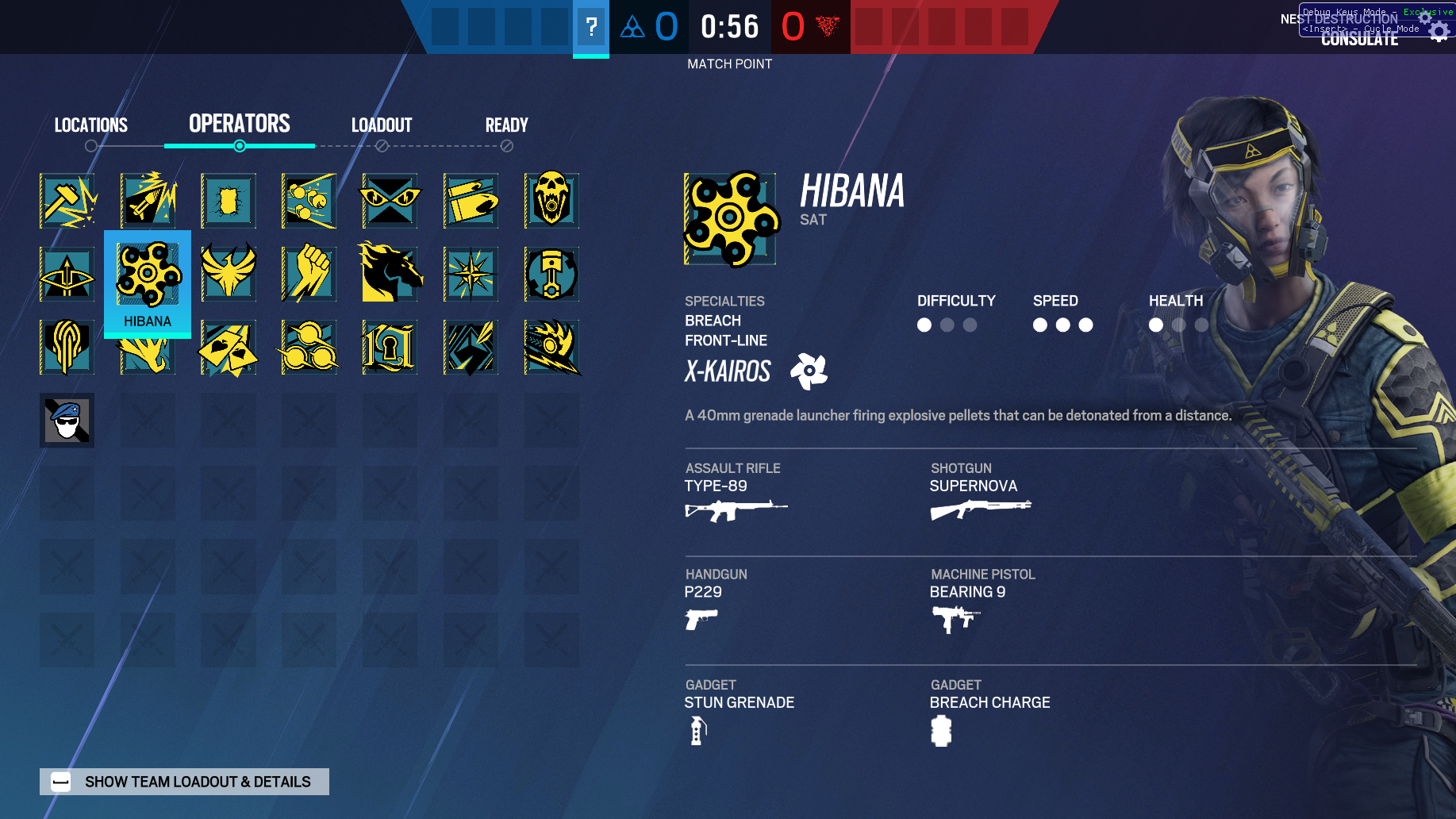Screen dimensions: 1456x819
Task: Go to the Ready tab
Action: pyautogui.click(x=506, y=125)
